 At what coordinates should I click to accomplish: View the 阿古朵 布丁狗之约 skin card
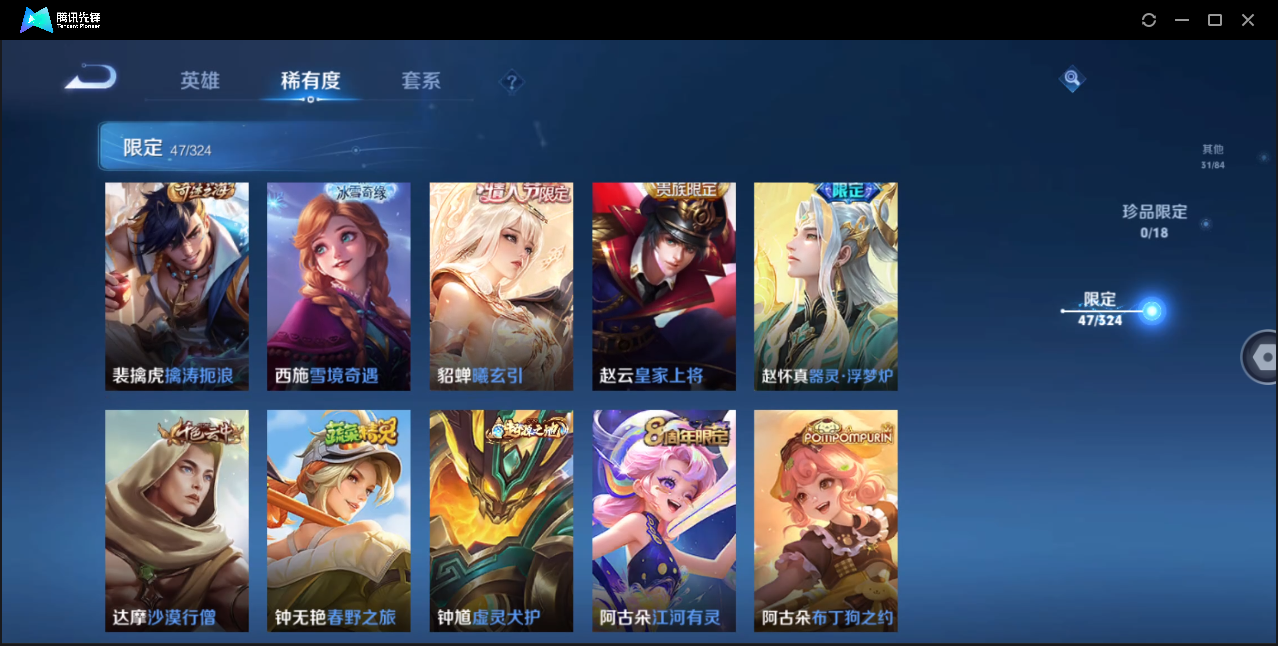click(826, 520)
